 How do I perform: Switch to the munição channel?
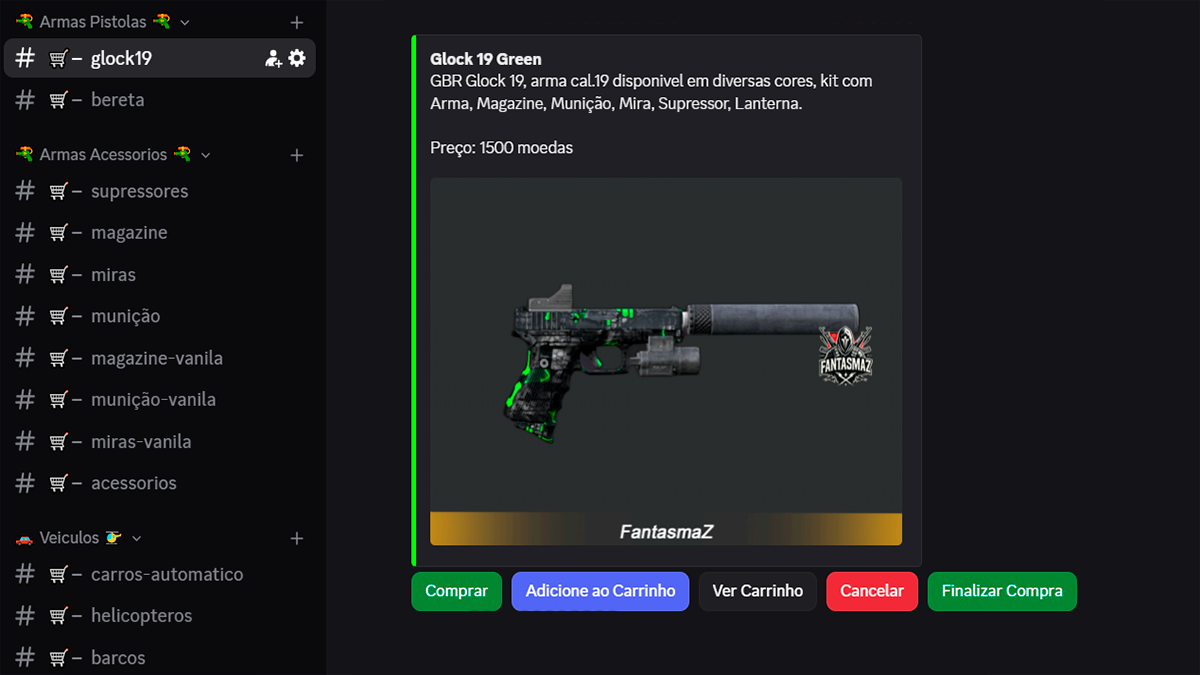pos(125,316)
